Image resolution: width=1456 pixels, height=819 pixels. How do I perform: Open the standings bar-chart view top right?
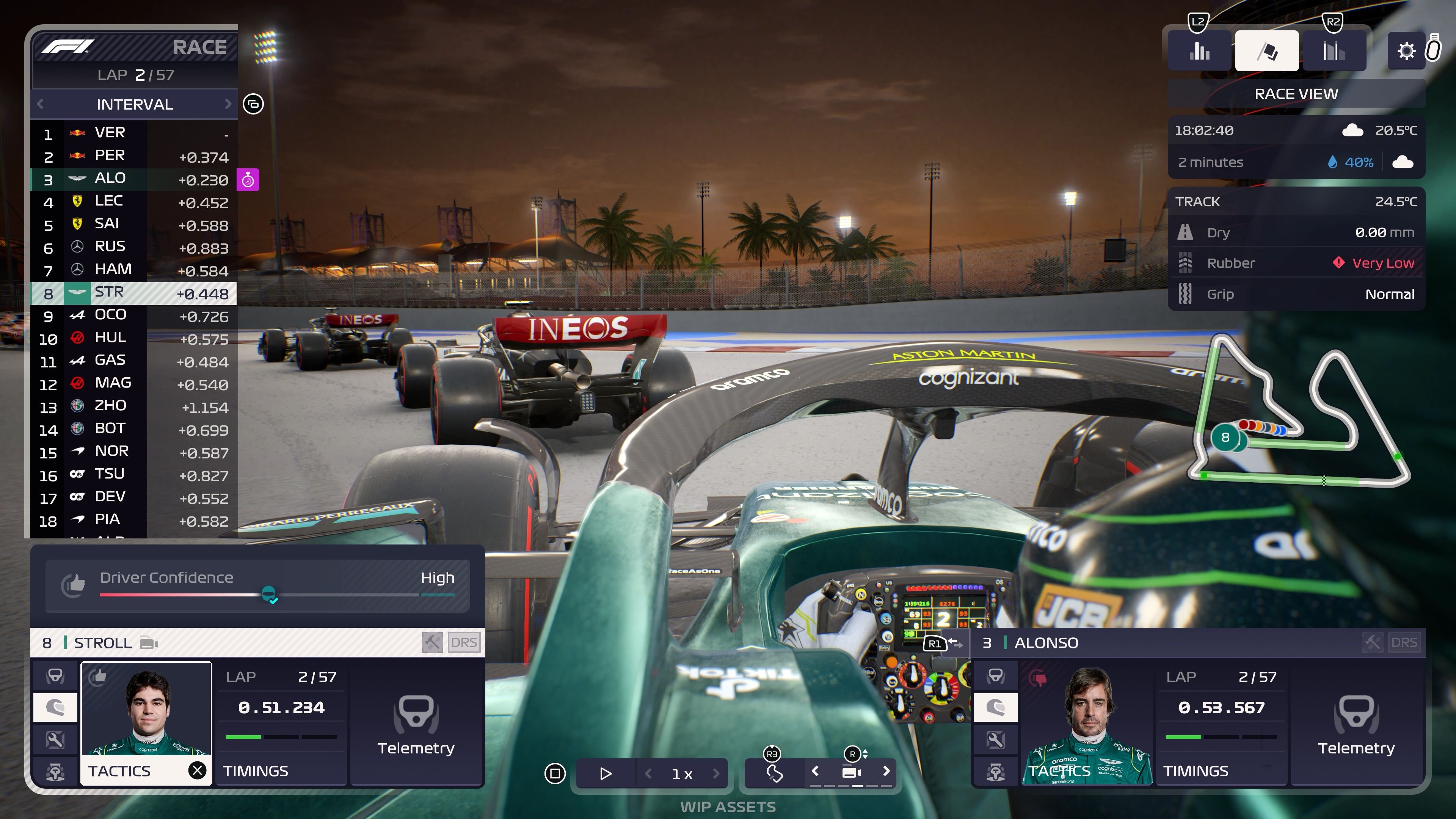coord(1199,51)
